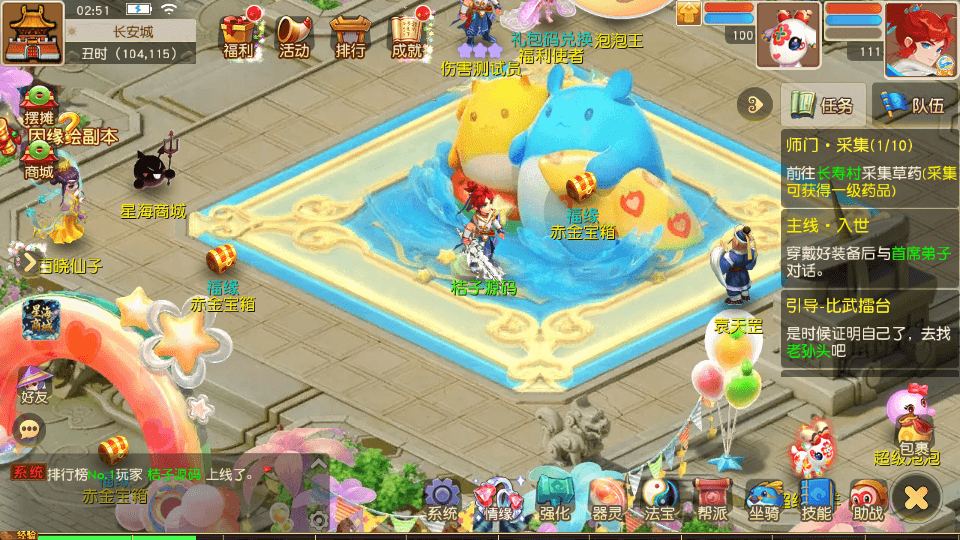Open the chat speech bubble button
The width and height of the screenshot is (960, 540).
click(x=30, y=430)
